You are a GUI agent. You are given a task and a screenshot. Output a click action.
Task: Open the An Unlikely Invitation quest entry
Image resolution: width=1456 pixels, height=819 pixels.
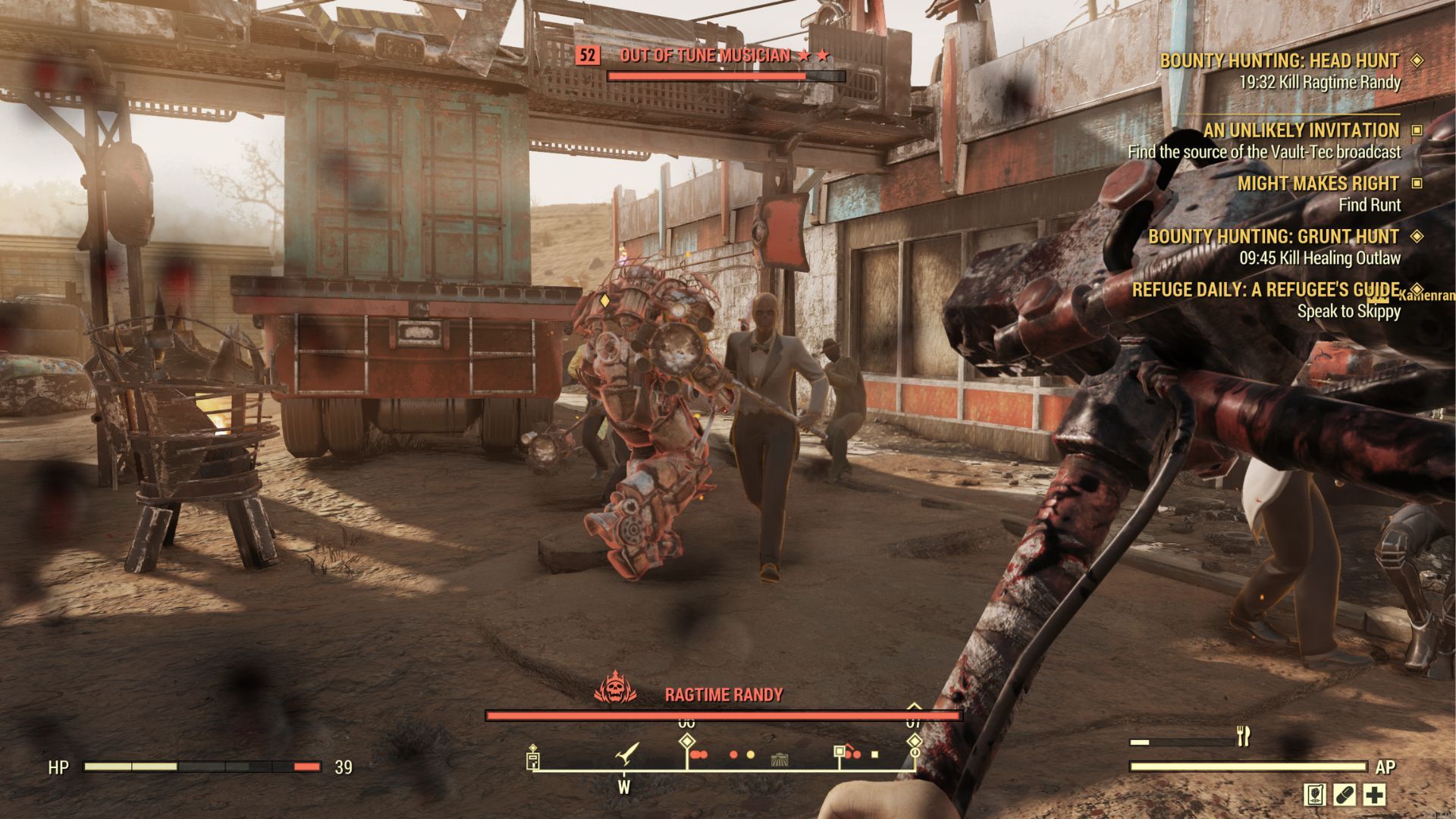(x=1301, y=130)
